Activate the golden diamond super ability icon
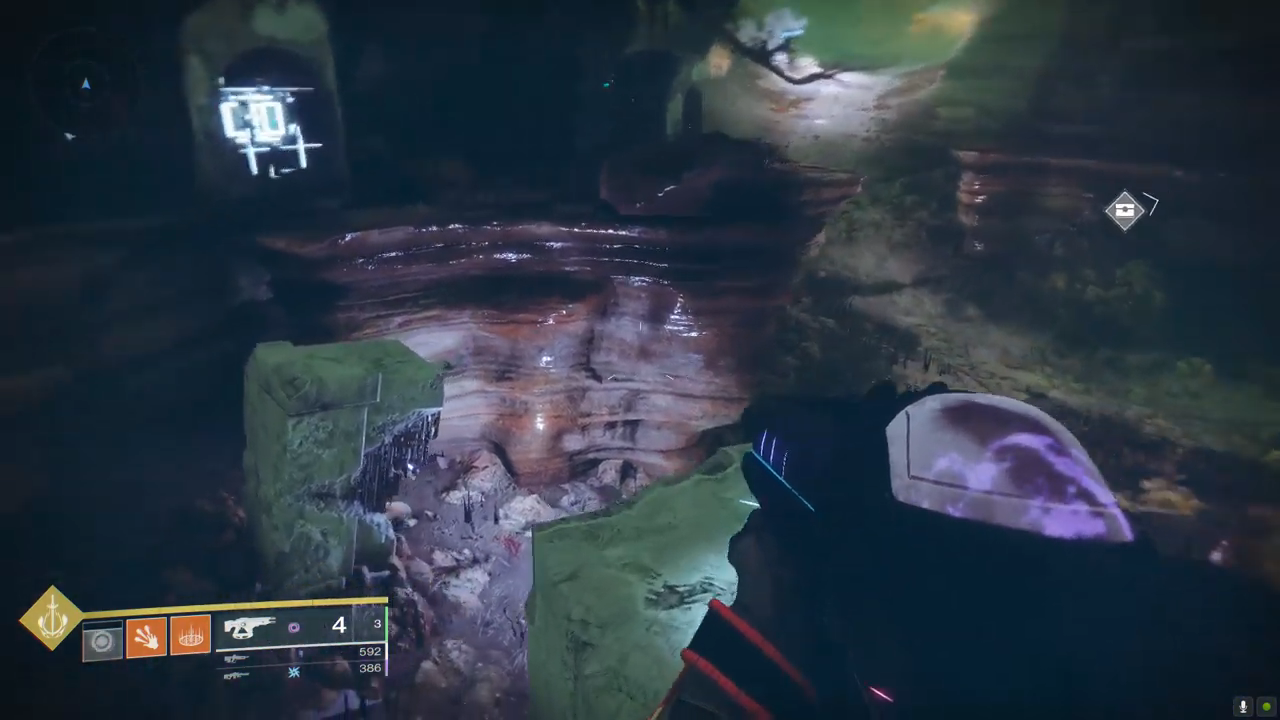This screenshot has width=1280, height=720. [52, 618]
